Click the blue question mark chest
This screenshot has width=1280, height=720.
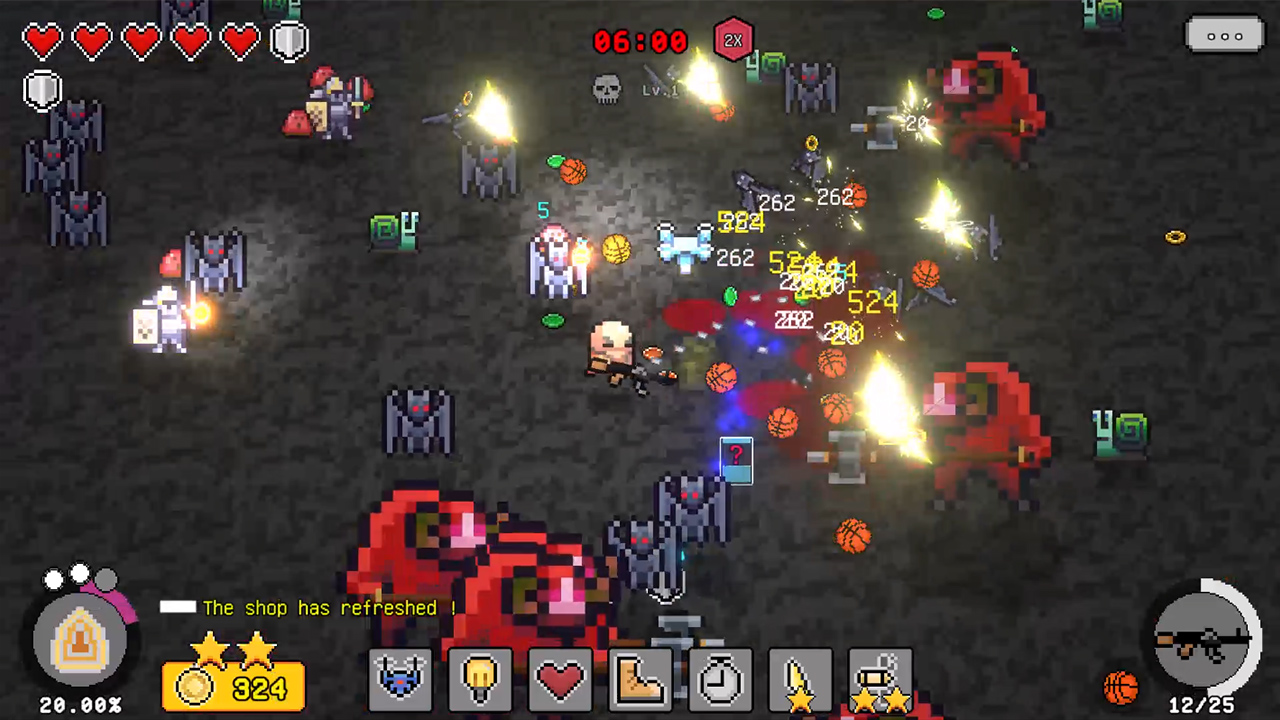736,461
